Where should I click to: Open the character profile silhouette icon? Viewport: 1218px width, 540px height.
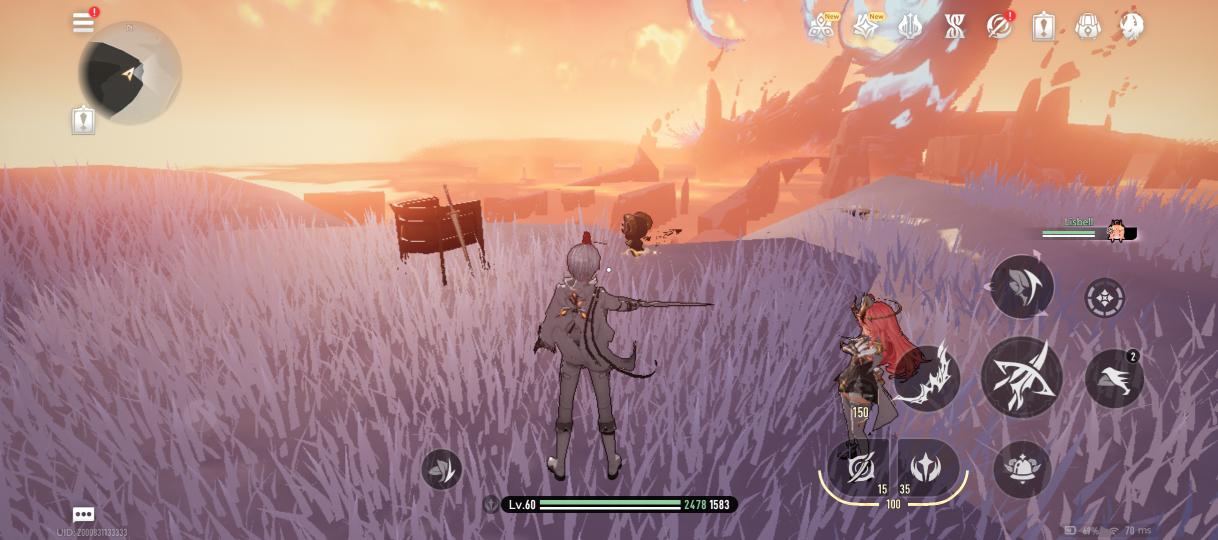point(1132,26)
